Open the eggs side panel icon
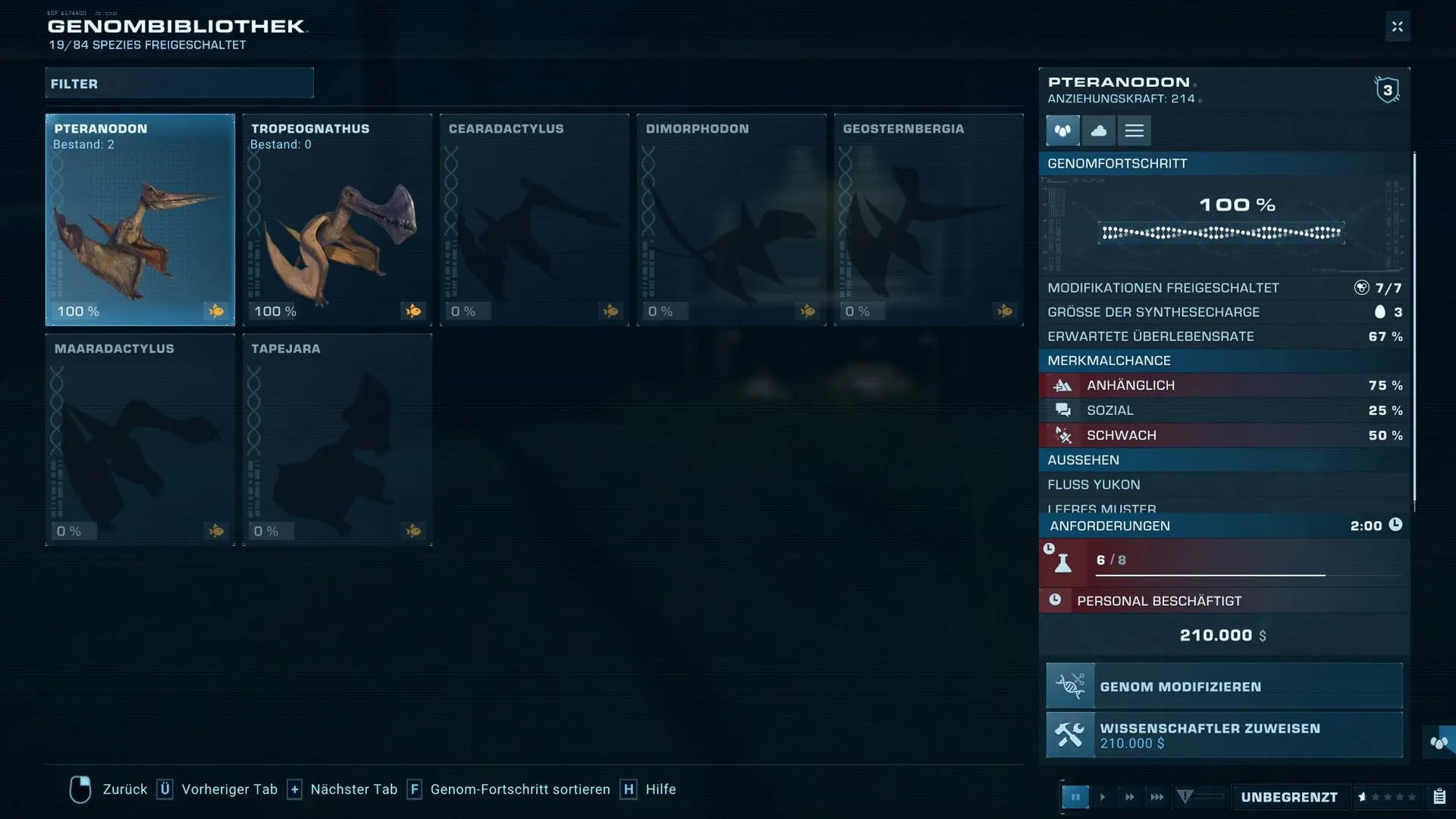The height and width of the screenshot is (819, 1456). click(x=1439, y=742)
